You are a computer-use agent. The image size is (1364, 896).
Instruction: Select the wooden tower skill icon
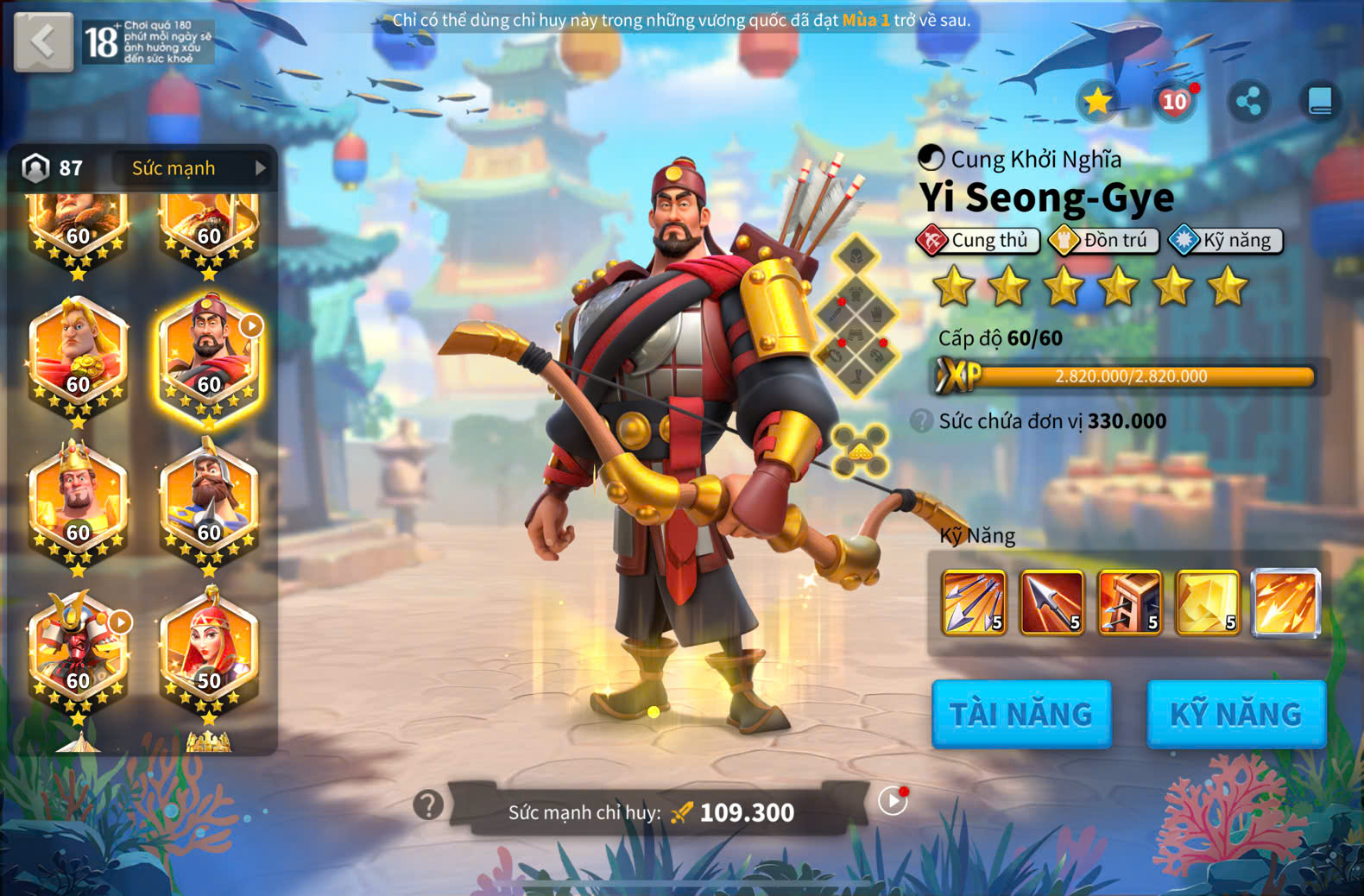pos(1129,603)
